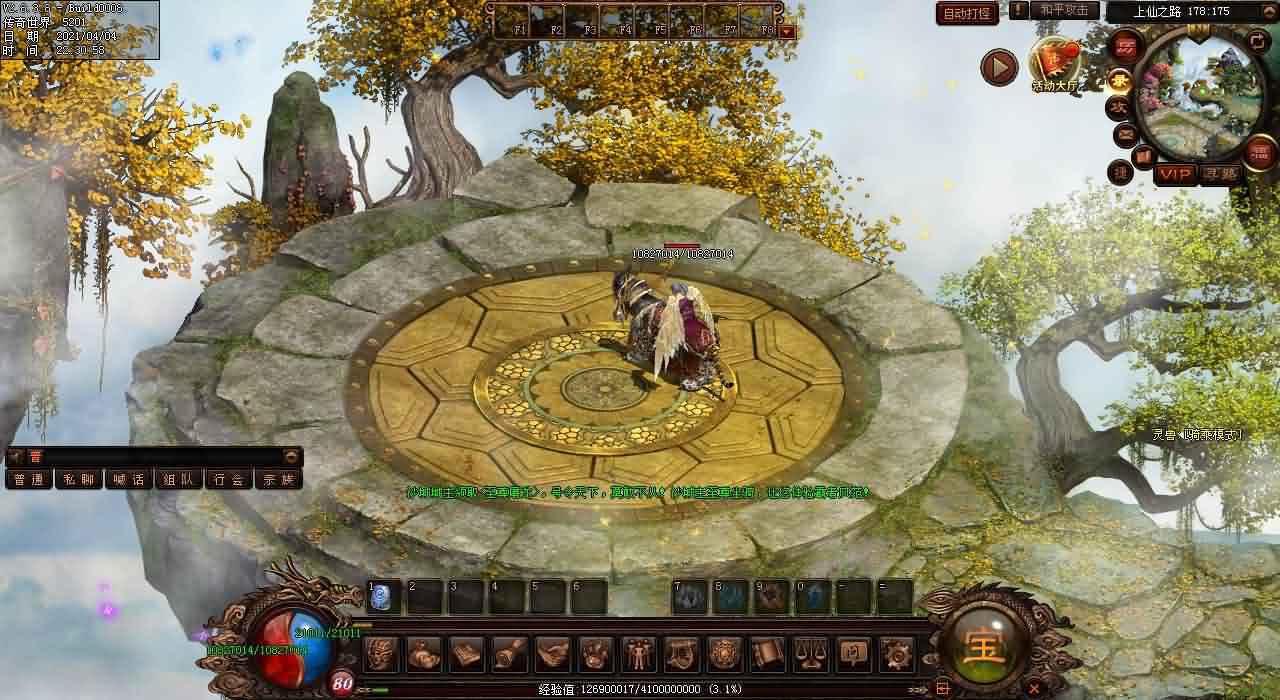Toggle the 自动打怪 auto-fight button
The width and height of the screenshot is (1280, 700).
click(x=967, y=13)
